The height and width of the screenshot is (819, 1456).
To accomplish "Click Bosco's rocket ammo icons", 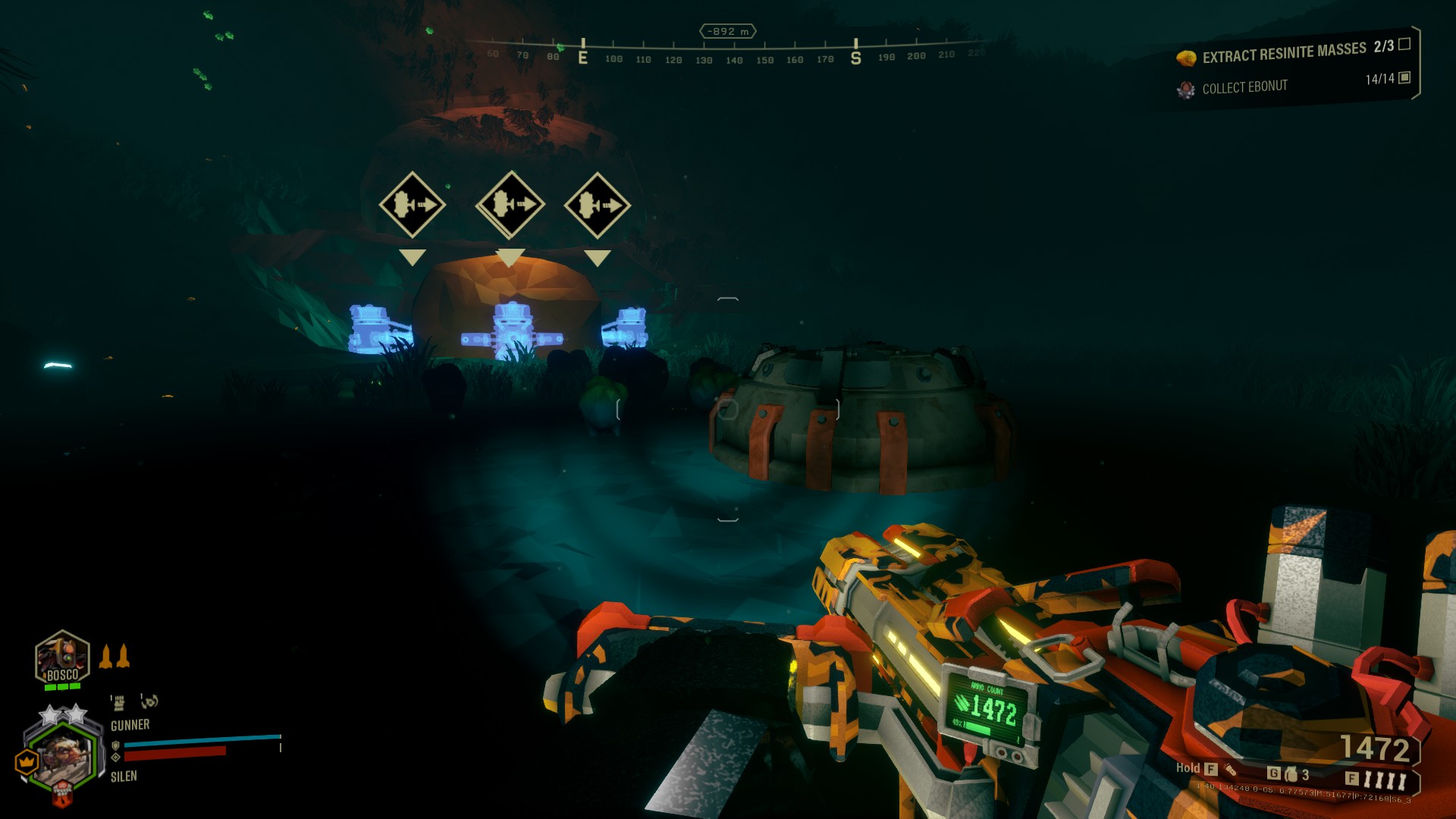I will (x=115, y=657).
